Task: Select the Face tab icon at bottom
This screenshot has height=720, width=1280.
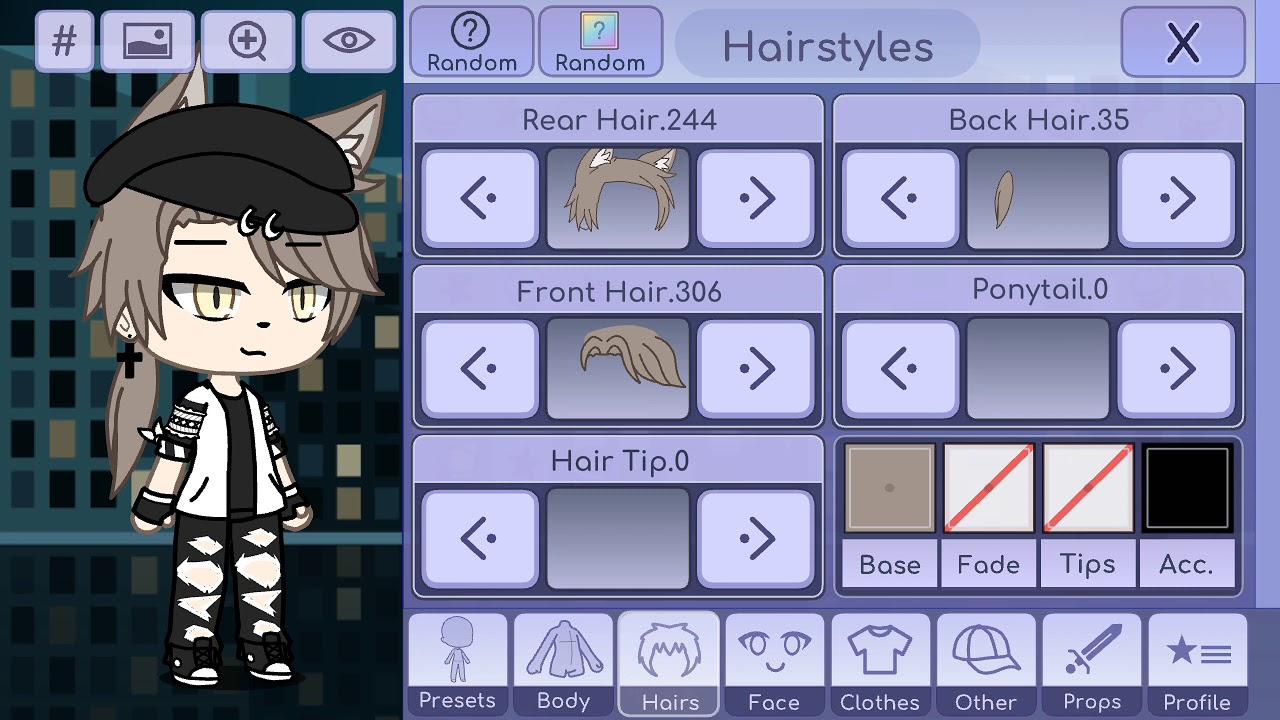Action: pos(774,660)
